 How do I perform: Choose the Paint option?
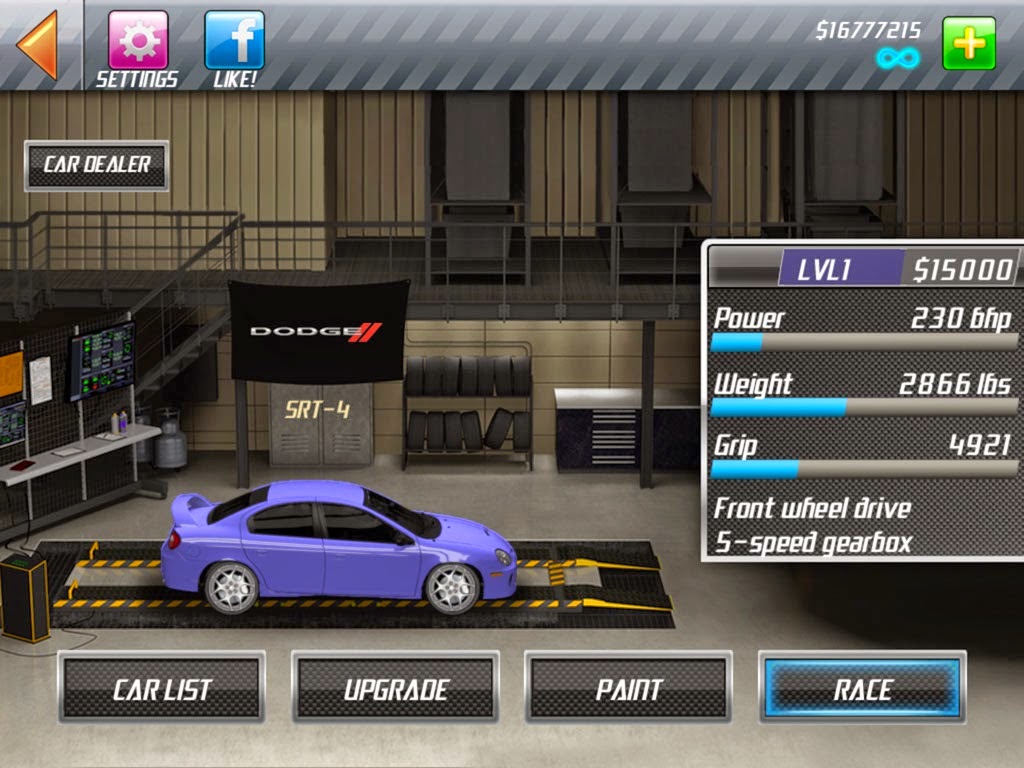click(629, 688)
